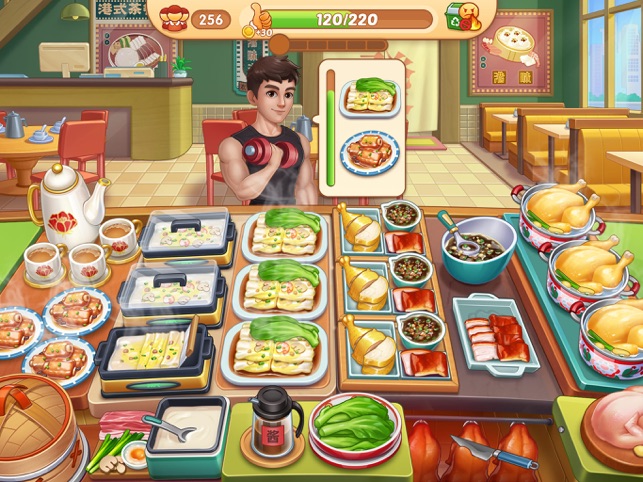The image size is (643, 482).
Task: Choose the sliced roast pork tray
Action: click(495, 332)
